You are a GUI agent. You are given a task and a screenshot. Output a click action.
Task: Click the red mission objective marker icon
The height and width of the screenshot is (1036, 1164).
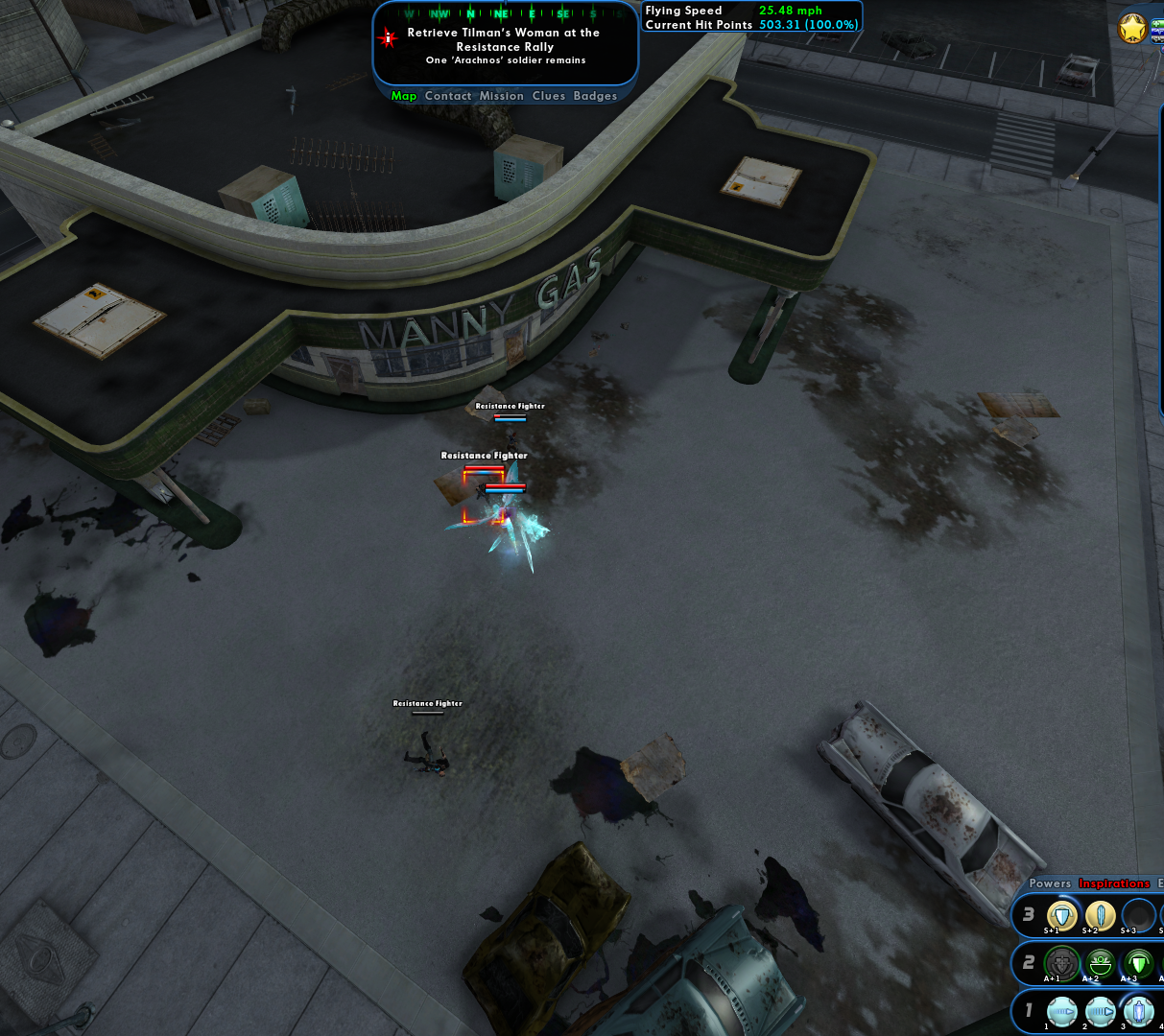[x=388, y=38]
